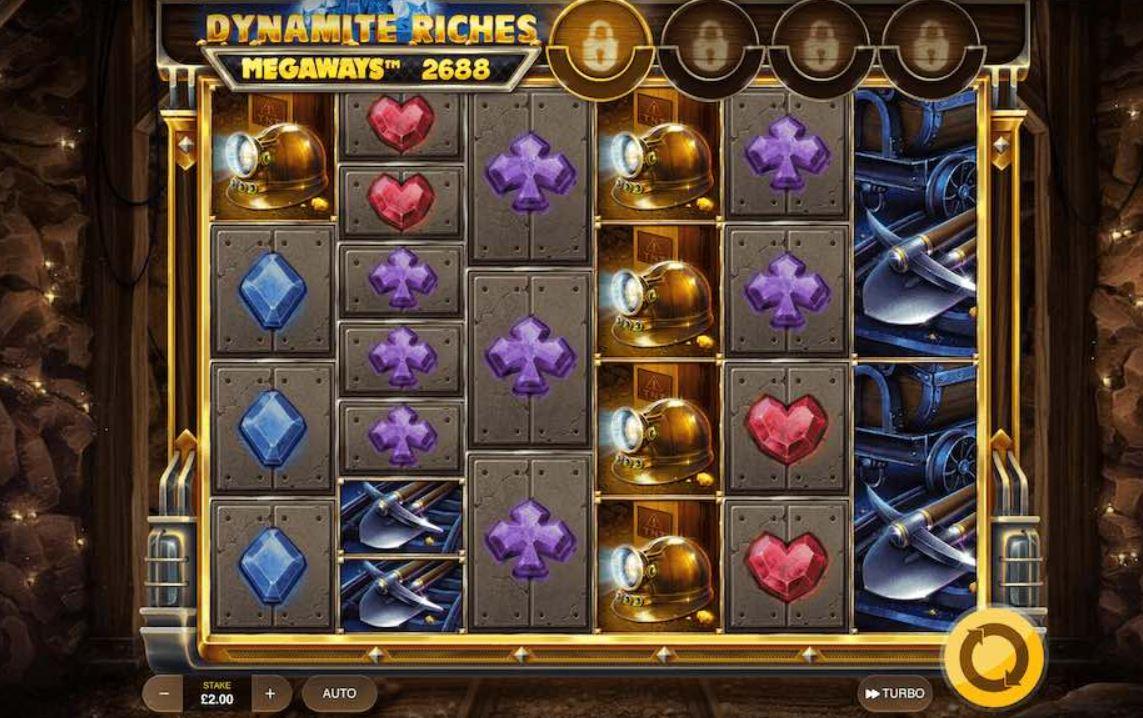Increase the stake with the plus button
This screenshot has width=1143, height=718.
pos(270,693)
